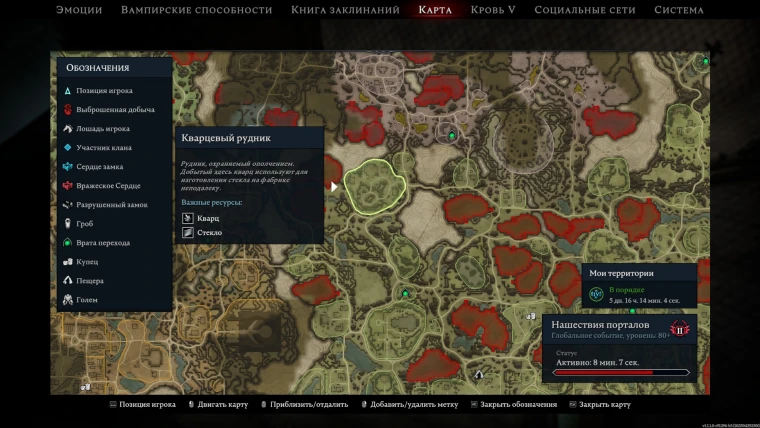Screen dimensions: 760x428
Task: Click the Кварц resource in the tooltip
Action: [x=207, y=218]
